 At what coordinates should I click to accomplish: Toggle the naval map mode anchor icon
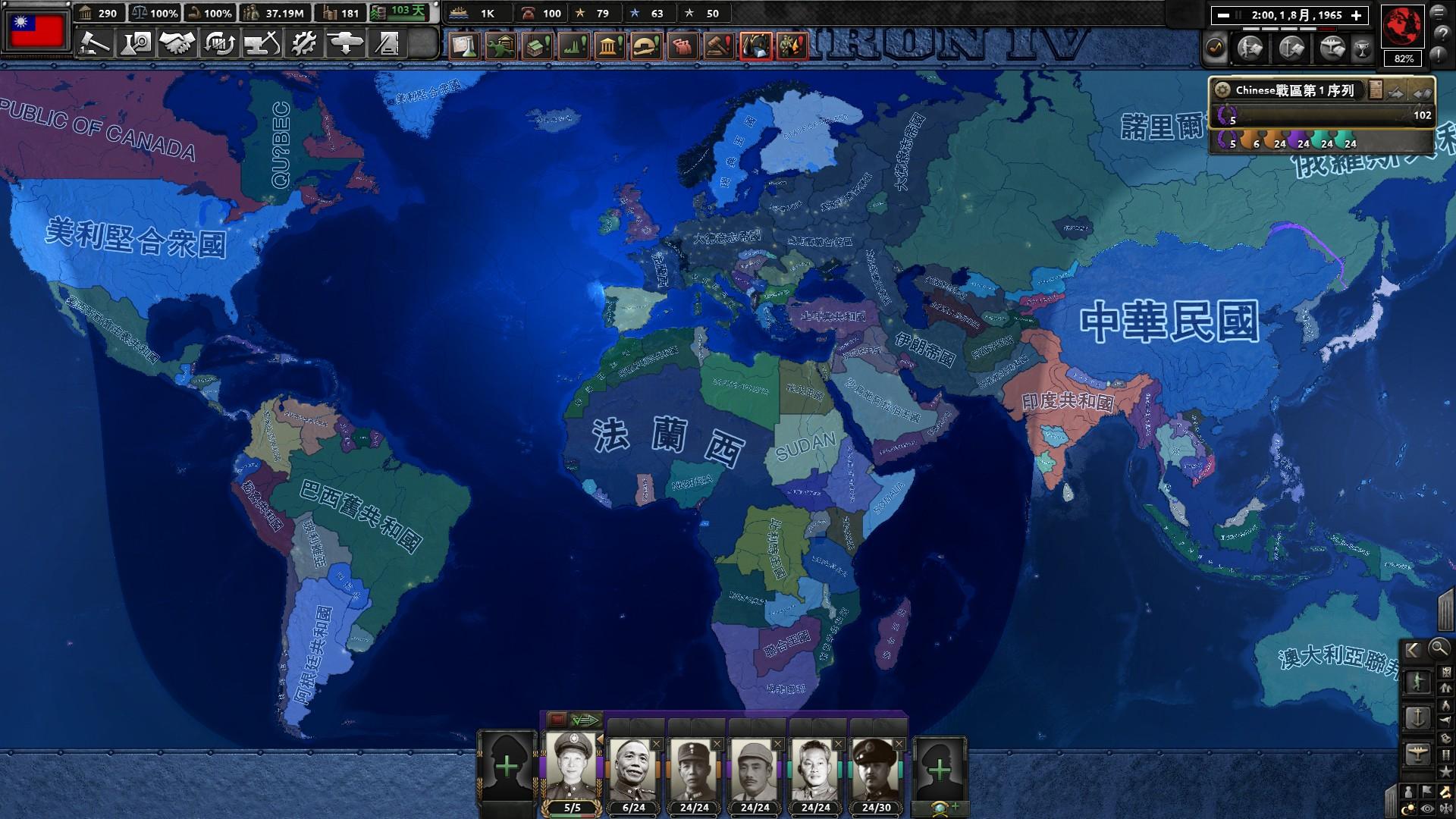(x=1418, y=718)
